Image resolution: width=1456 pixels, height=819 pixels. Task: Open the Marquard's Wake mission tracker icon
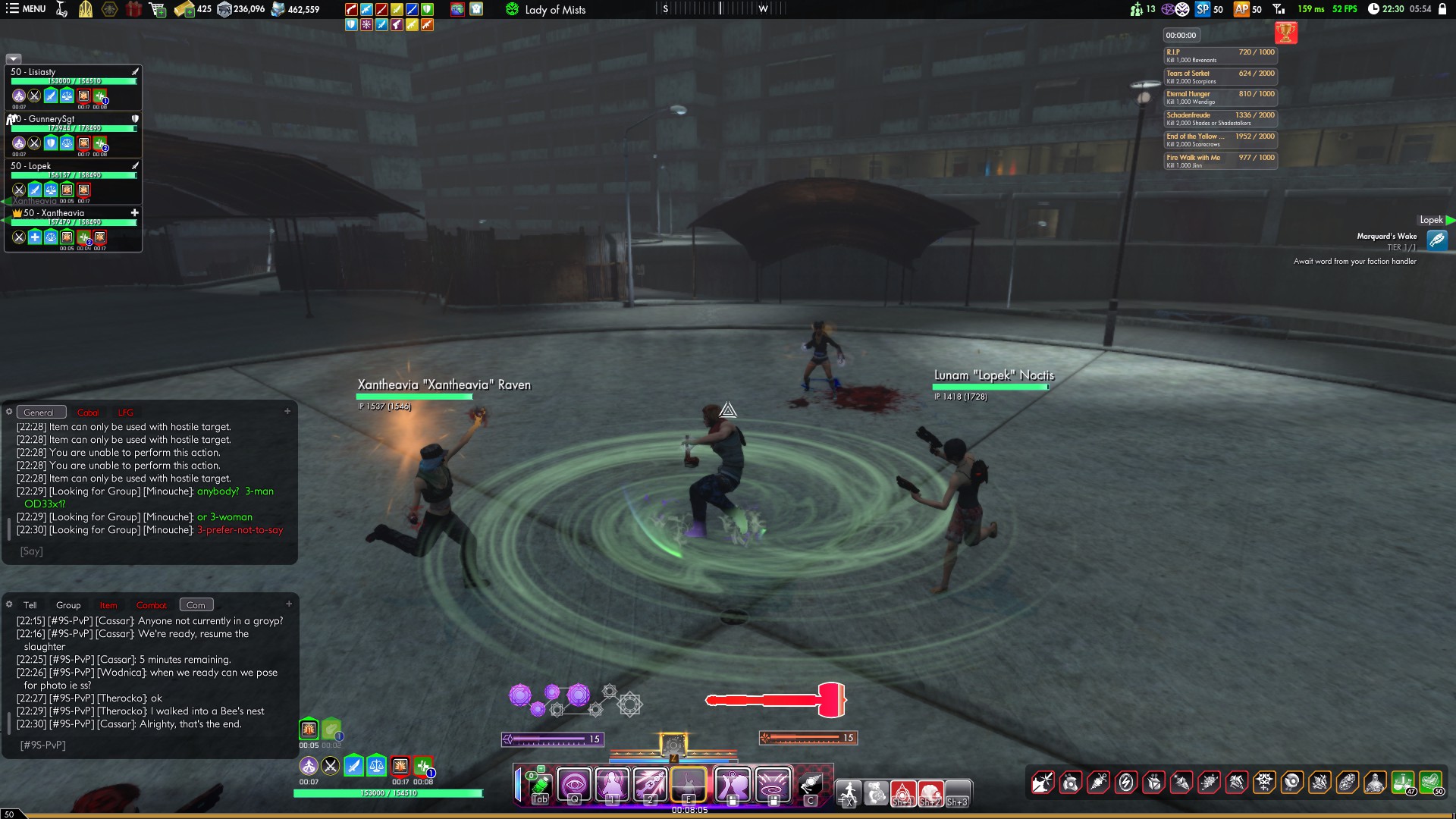[x=1436, y=240]
